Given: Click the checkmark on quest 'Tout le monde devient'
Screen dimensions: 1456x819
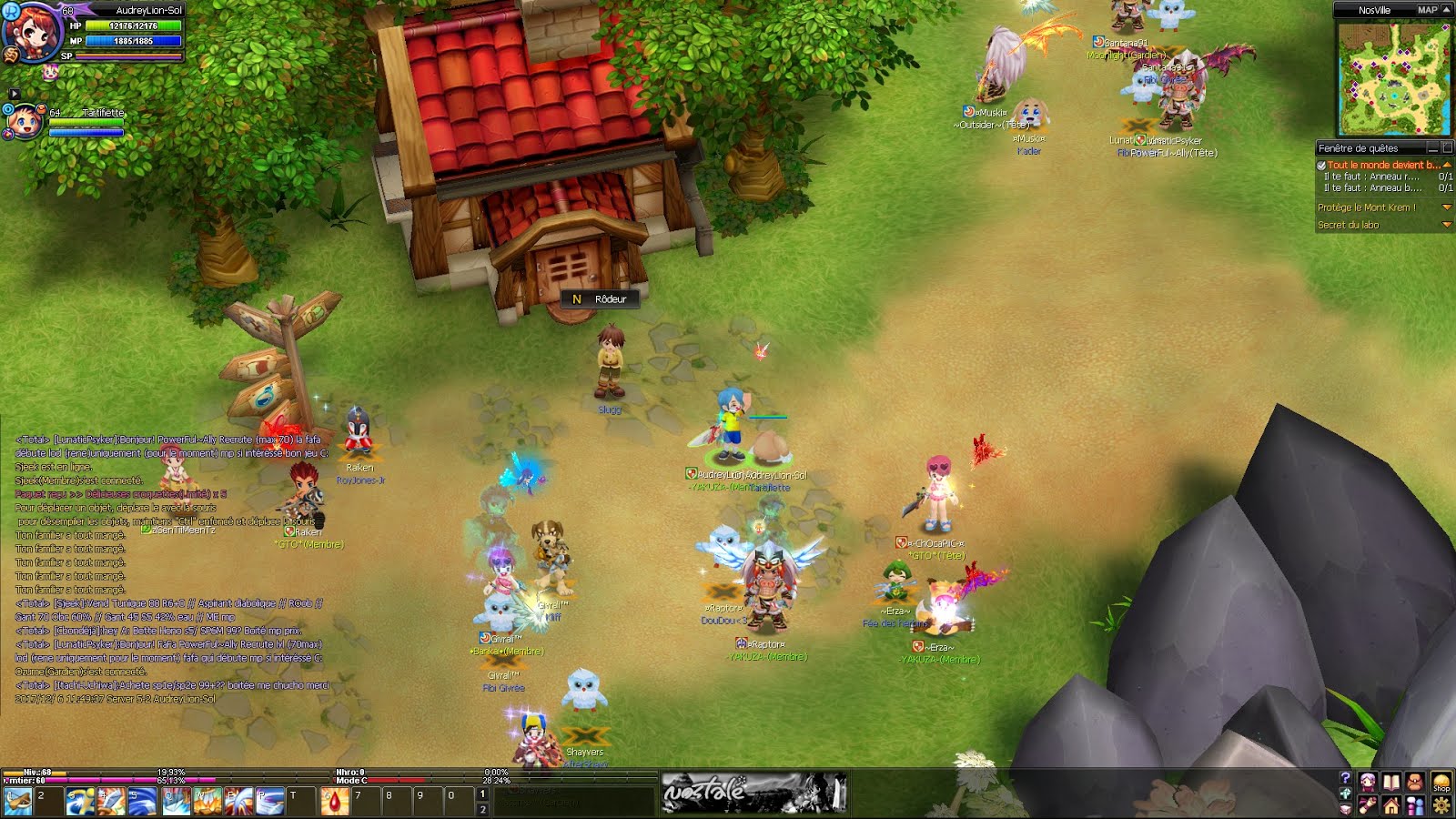Looking at the screenshot, I should pyautogui.click(x=1321, y=166).
